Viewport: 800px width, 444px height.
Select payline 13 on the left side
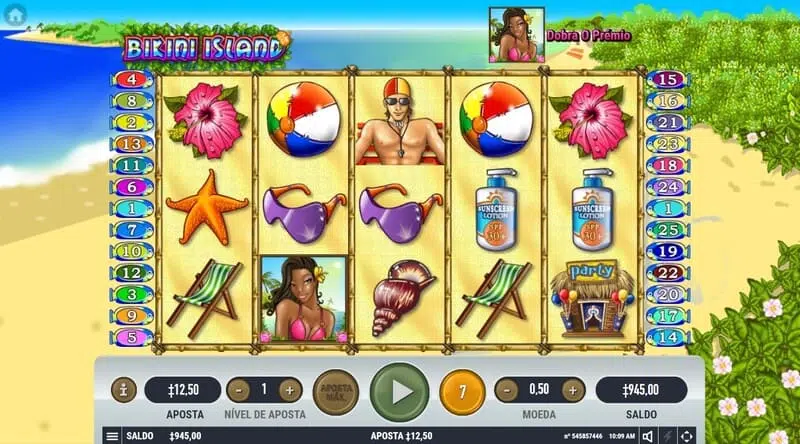pyautogui.click(x=132, y=144)
